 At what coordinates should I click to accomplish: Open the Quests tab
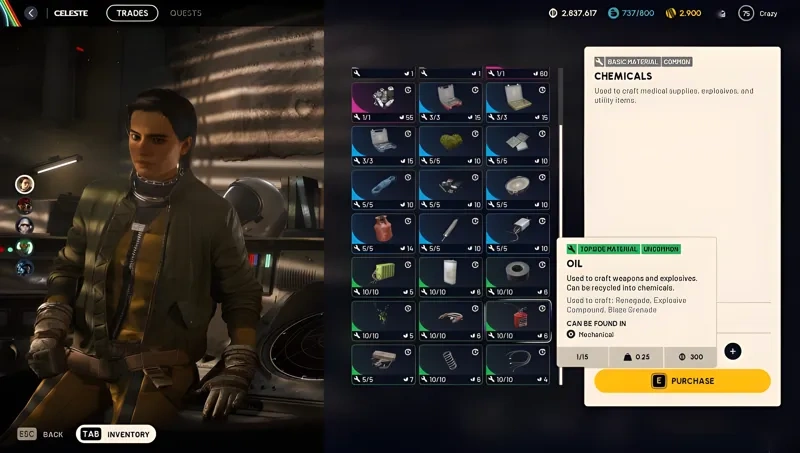coord(185,13)
